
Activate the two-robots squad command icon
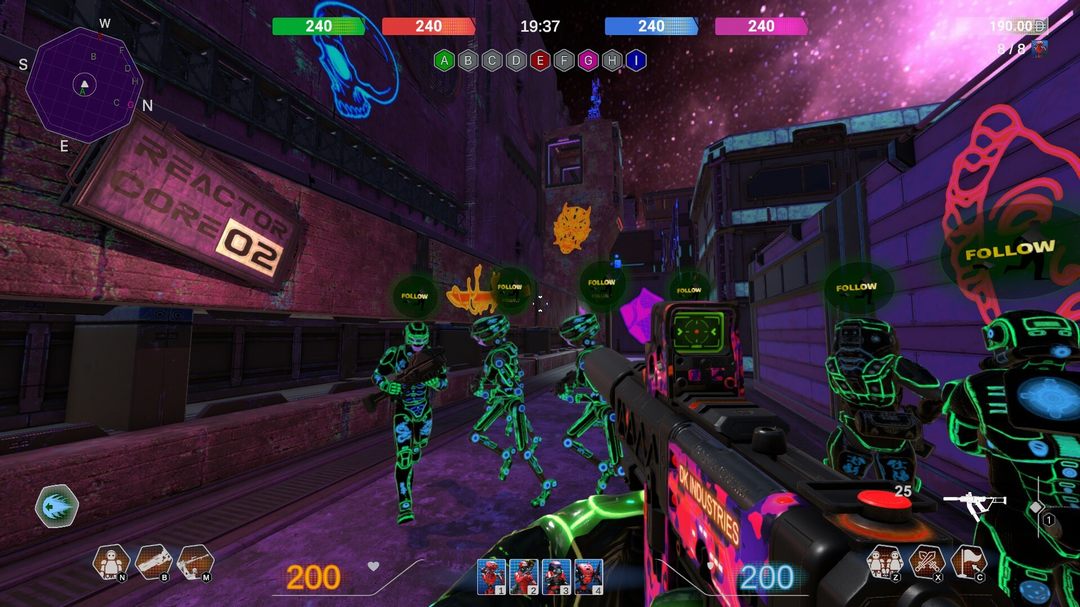click(x=884, y=562)
